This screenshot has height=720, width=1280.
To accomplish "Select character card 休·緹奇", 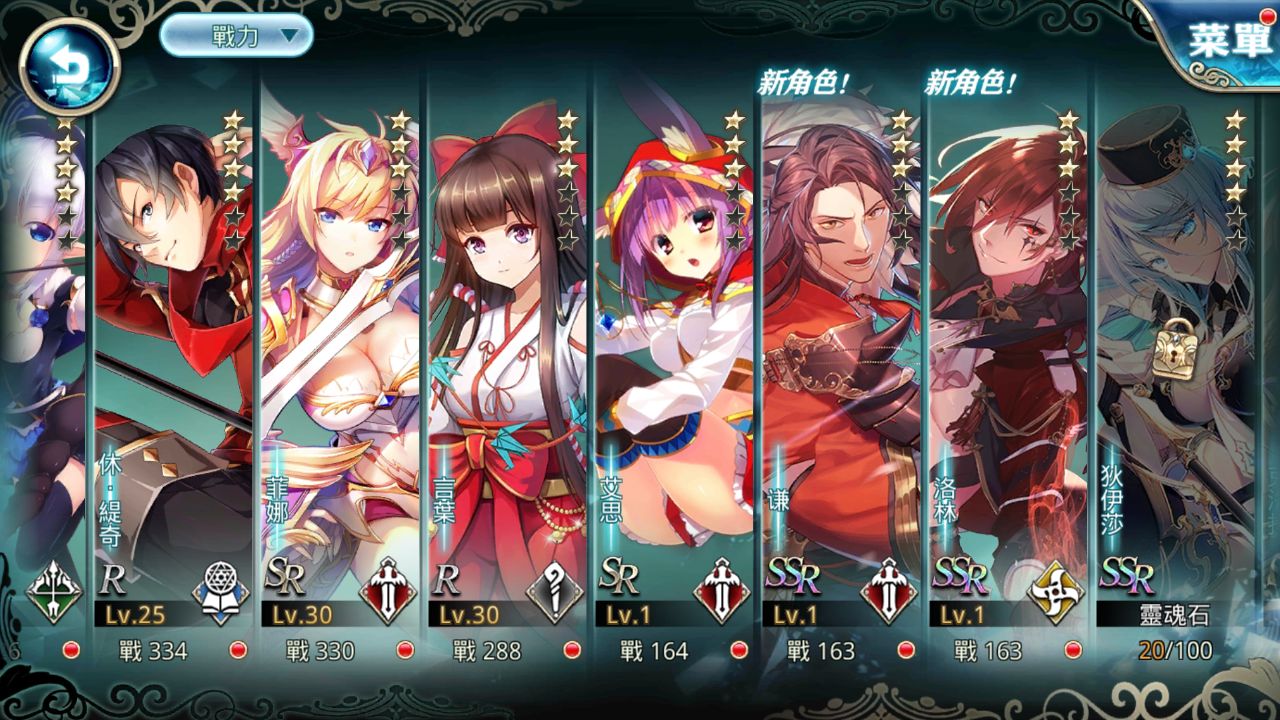I will point(173,380).
